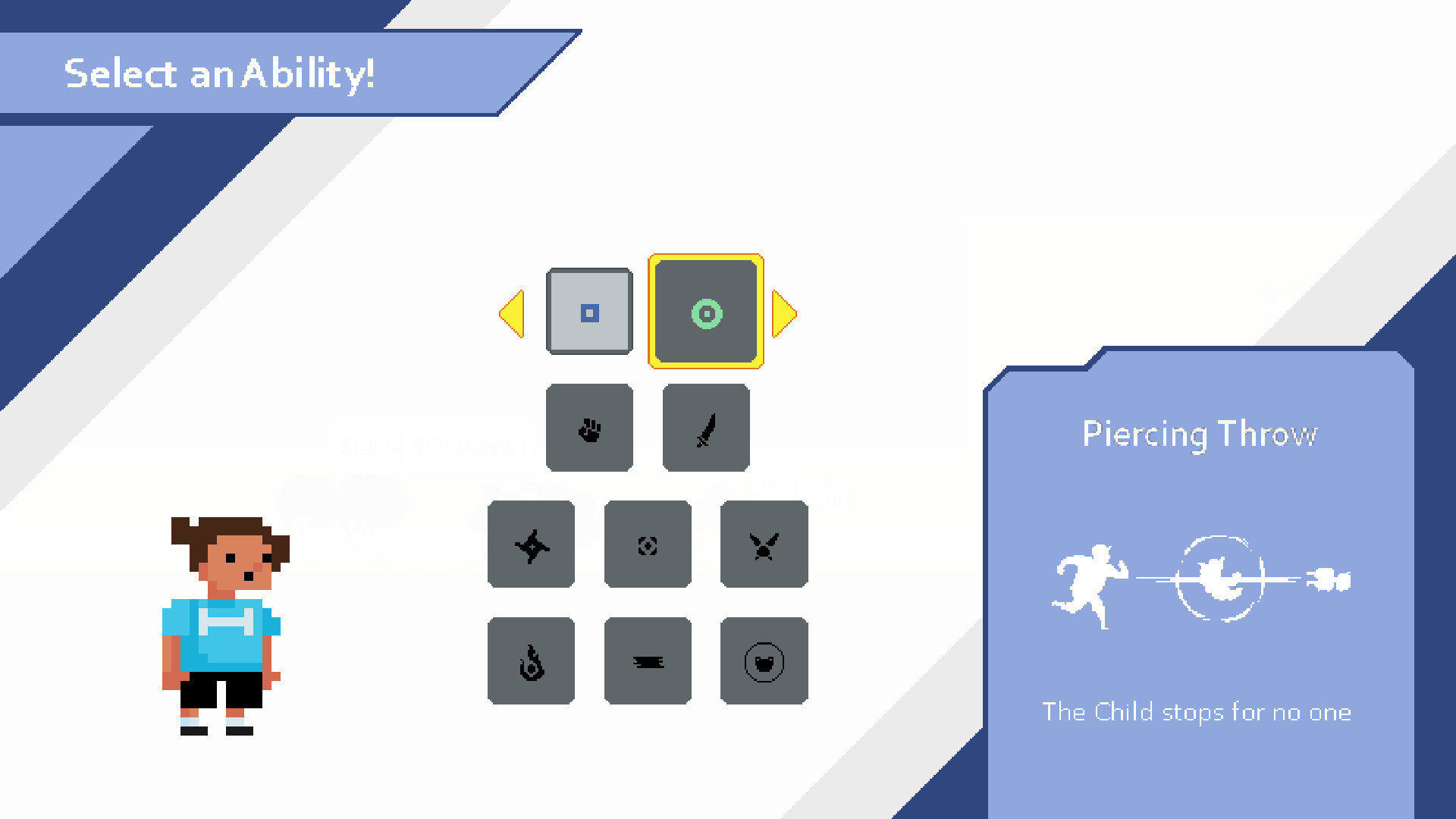Click the Piercing Throw title text

pos(1200,434)
